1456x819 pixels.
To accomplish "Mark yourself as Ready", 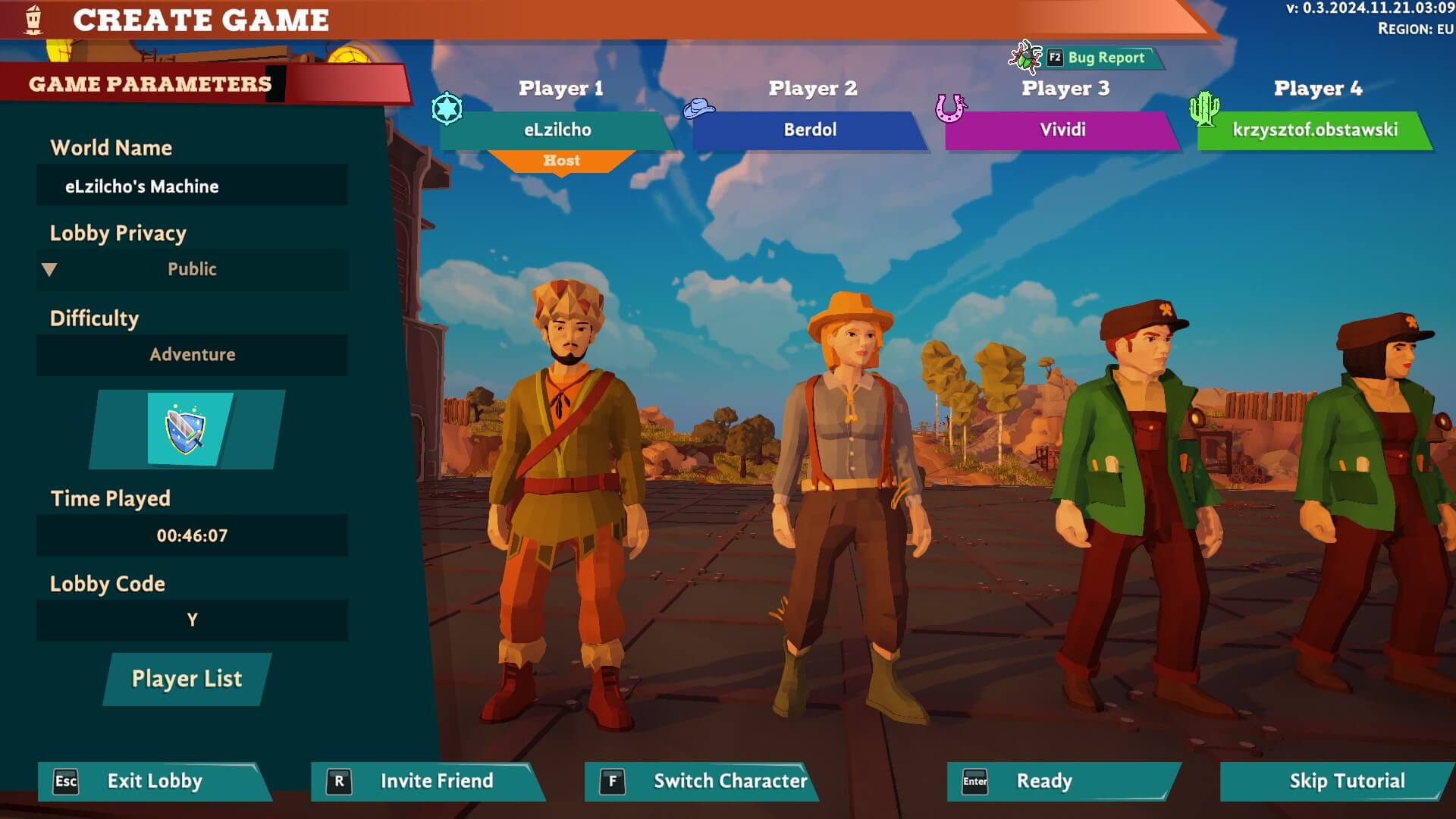I will (x=1062, y=781).
